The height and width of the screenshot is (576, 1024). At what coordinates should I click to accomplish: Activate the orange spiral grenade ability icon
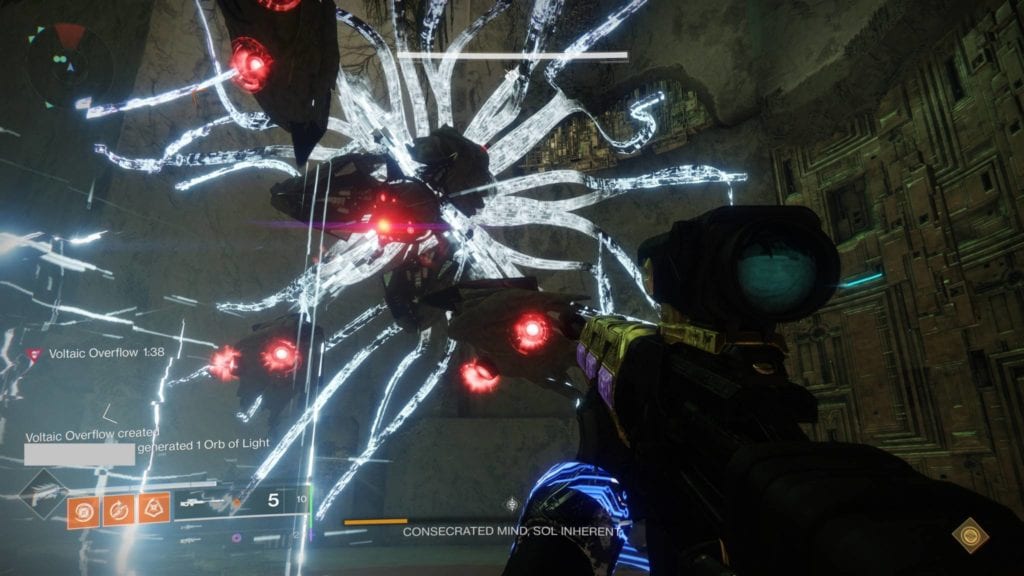(82, 510)
